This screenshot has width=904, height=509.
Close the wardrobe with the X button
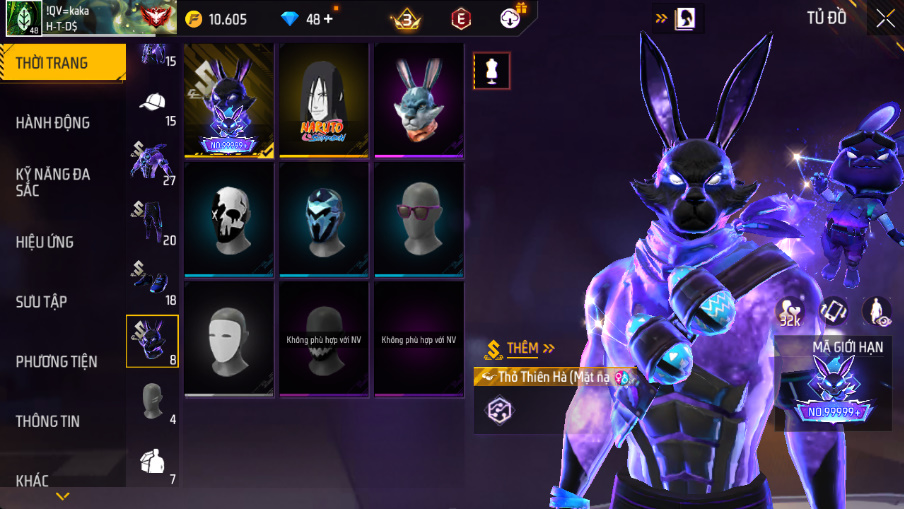[x=885, y=18]
